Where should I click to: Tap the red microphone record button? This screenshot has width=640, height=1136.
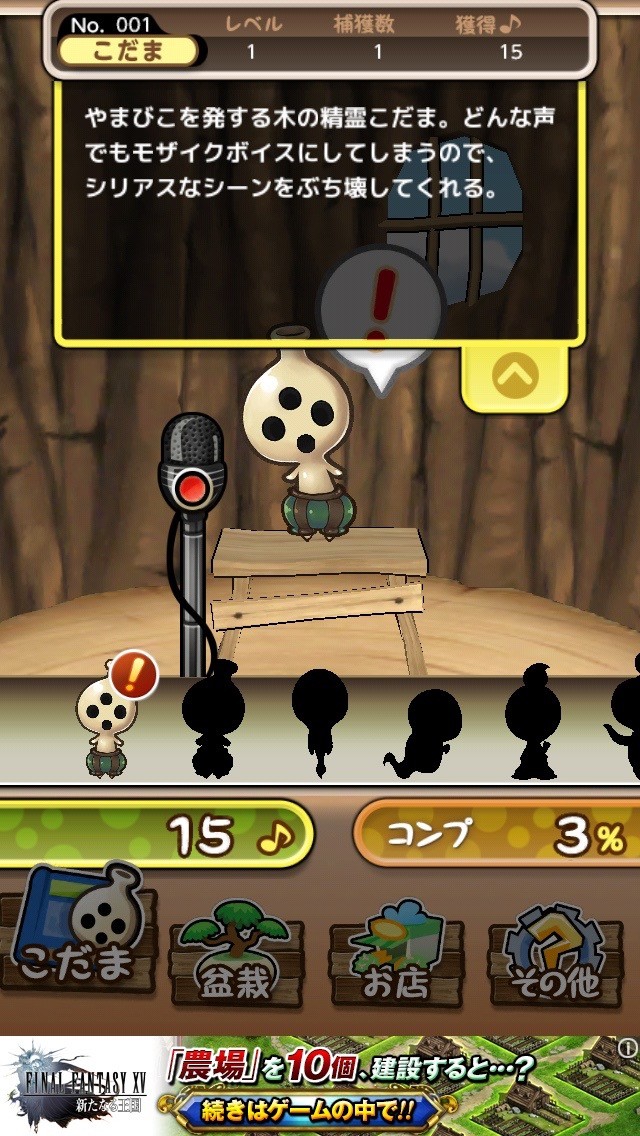point(190,488)
